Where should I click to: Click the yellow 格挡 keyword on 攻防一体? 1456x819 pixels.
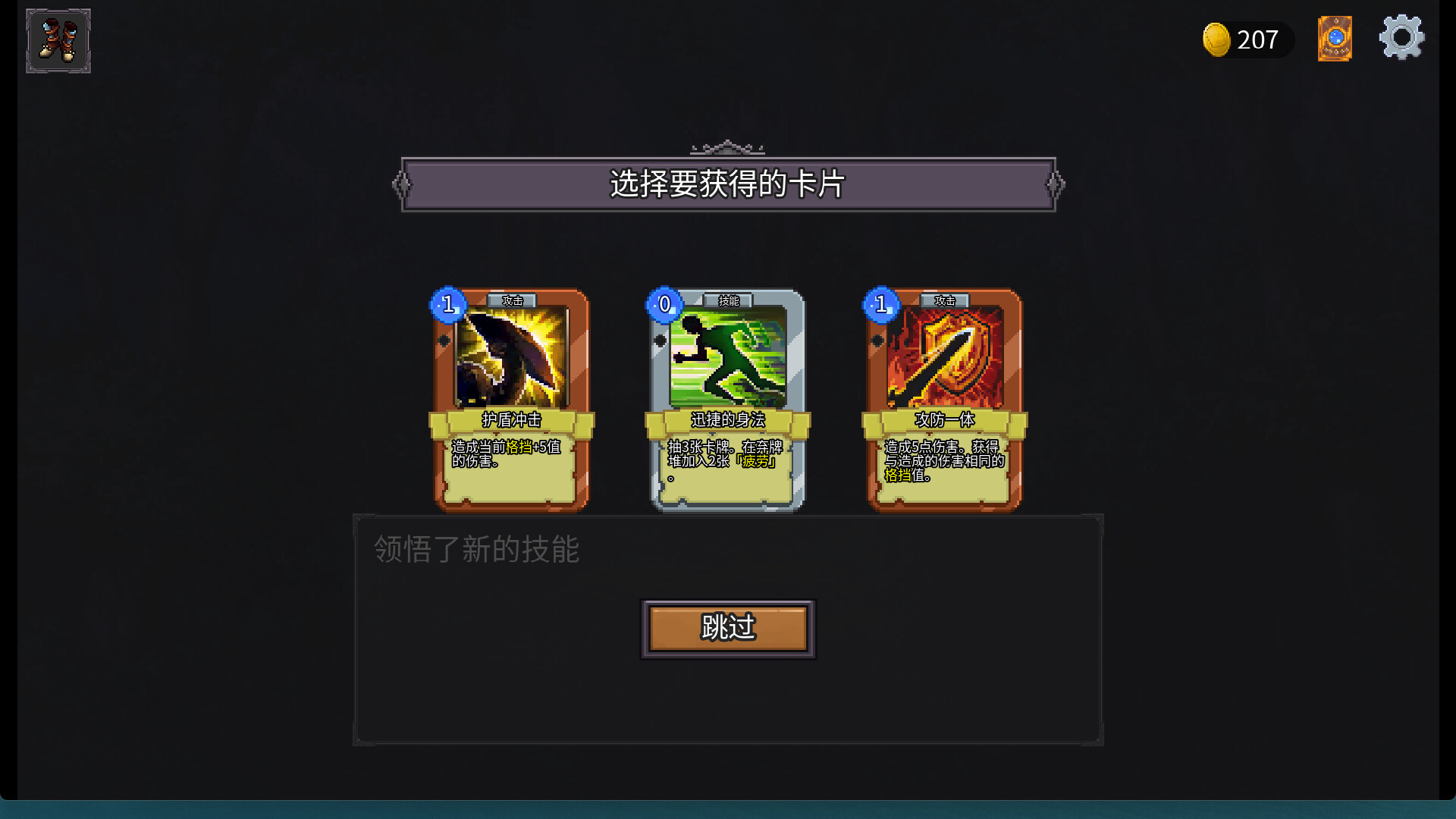coord(899,474)
